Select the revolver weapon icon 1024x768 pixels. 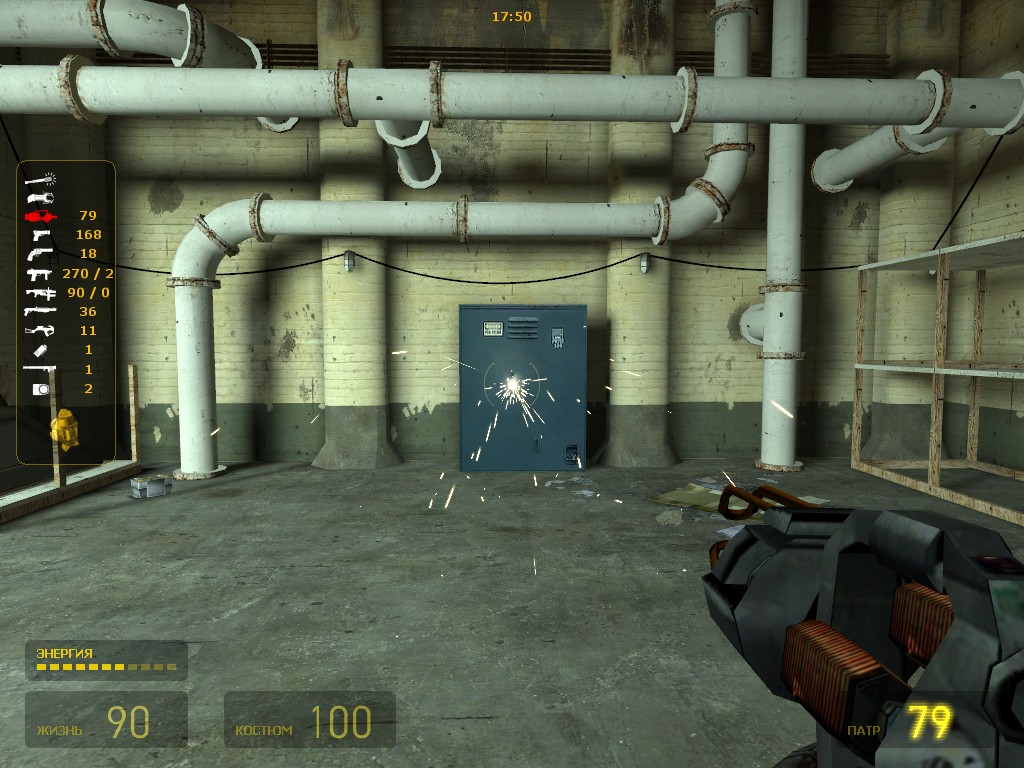(x=41, y=254)
